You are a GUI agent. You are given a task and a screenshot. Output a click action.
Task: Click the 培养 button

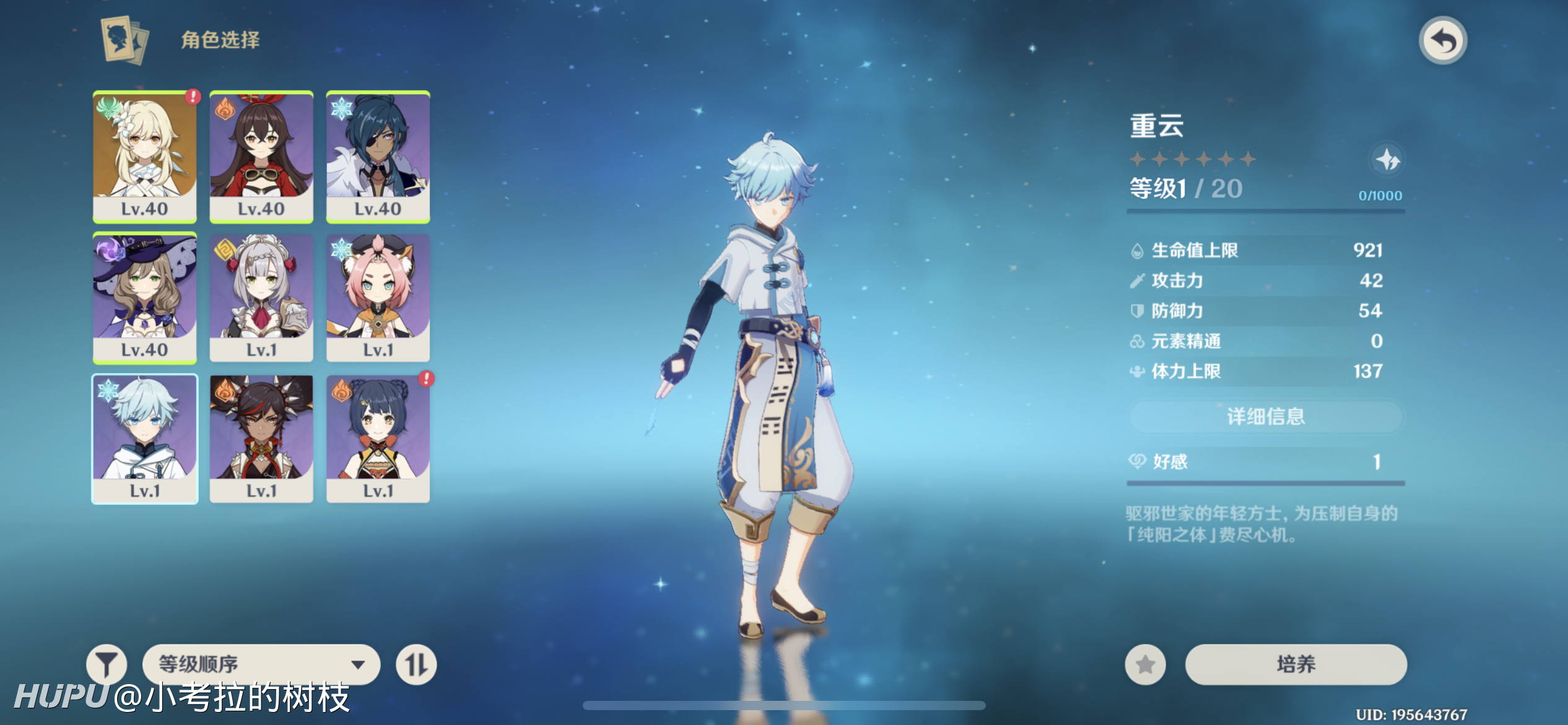coord(1296,664)
